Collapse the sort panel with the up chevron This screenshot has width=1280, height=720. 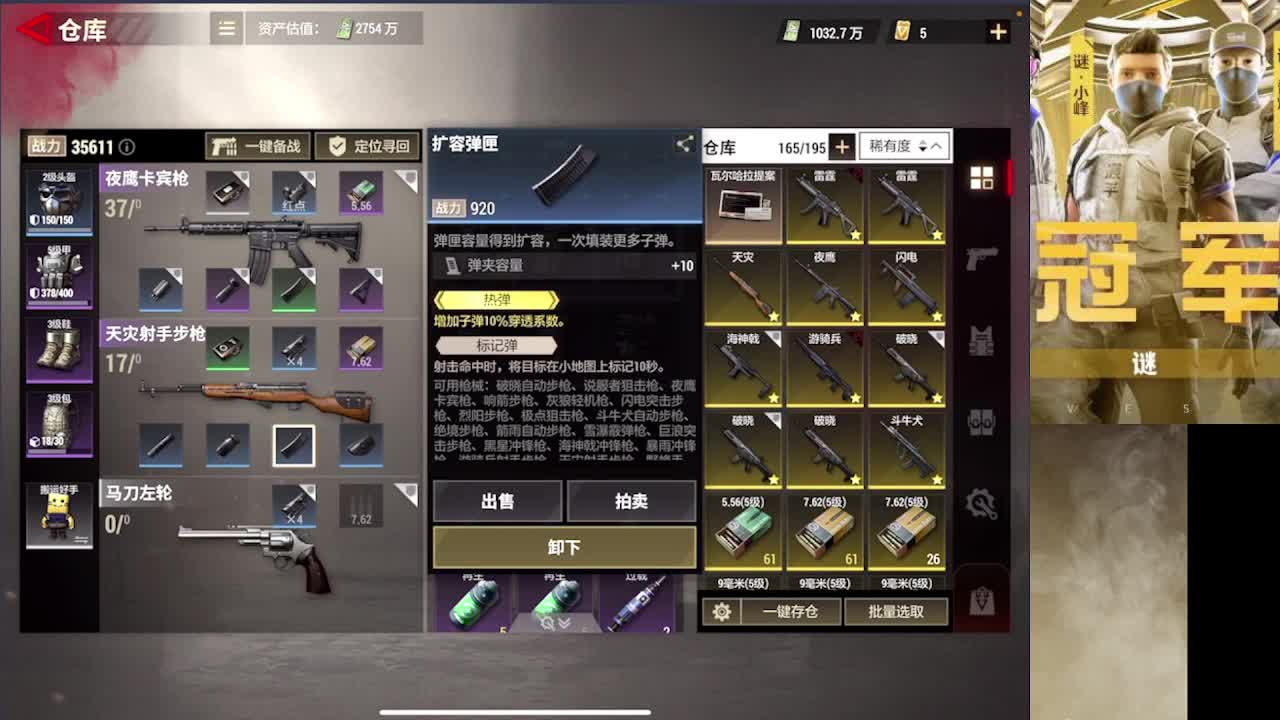[934, 146]
